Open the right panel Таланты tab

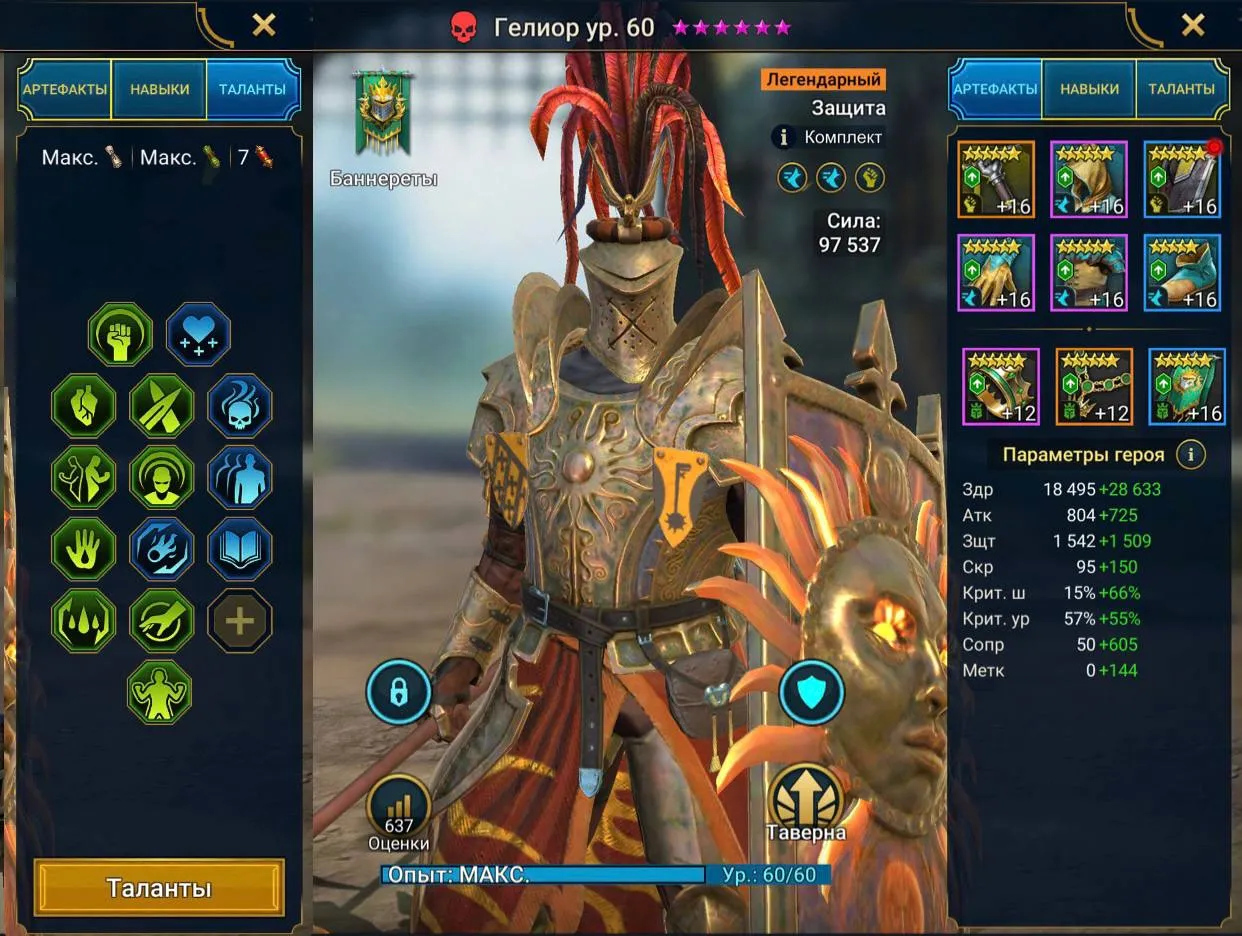pos(1181,89)
